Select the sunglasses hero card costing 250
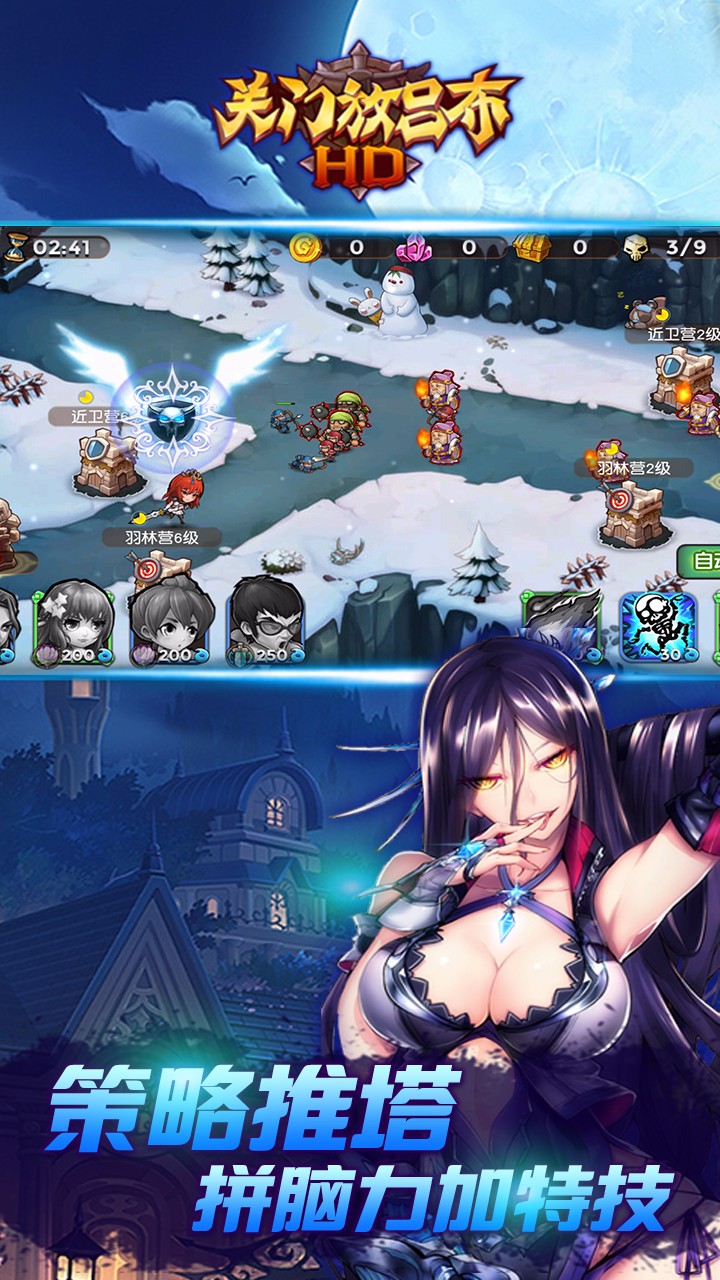Screen dimensions: 720x1280 pos(267,622)
